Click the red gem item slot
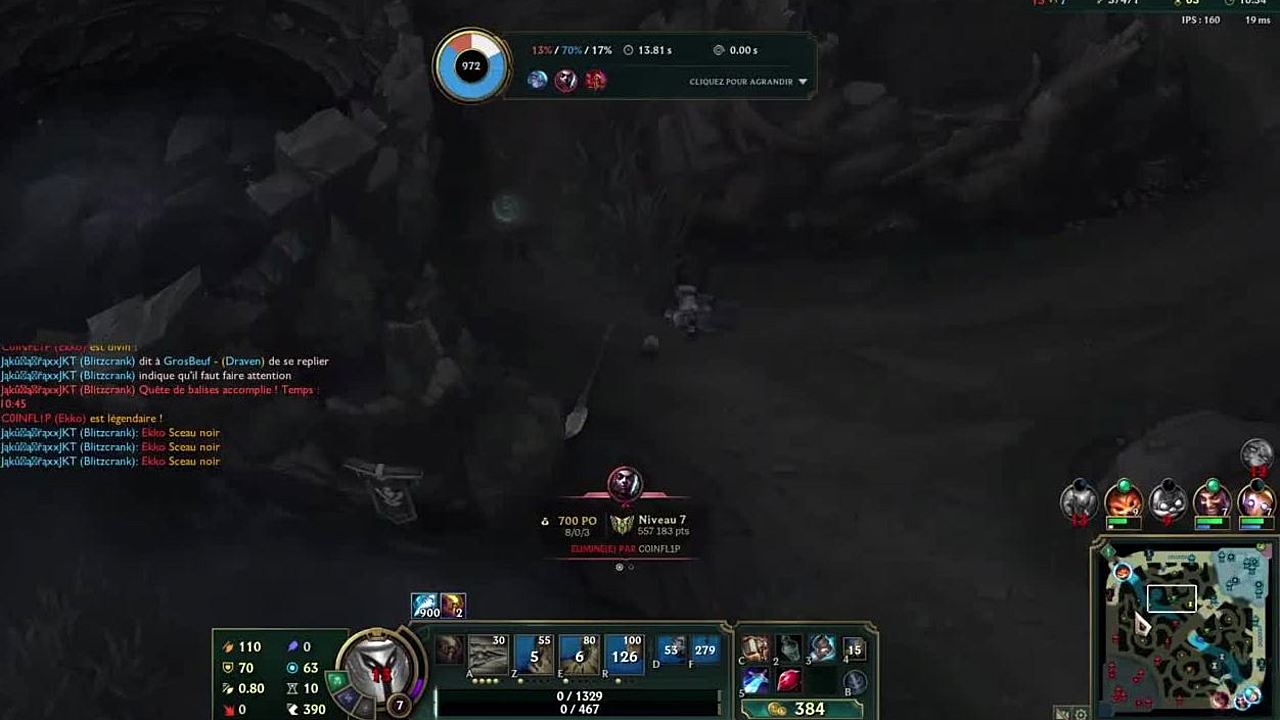The height and width of the screenshot is (720, 1280). pyautogui.click(x=789, y=680)
